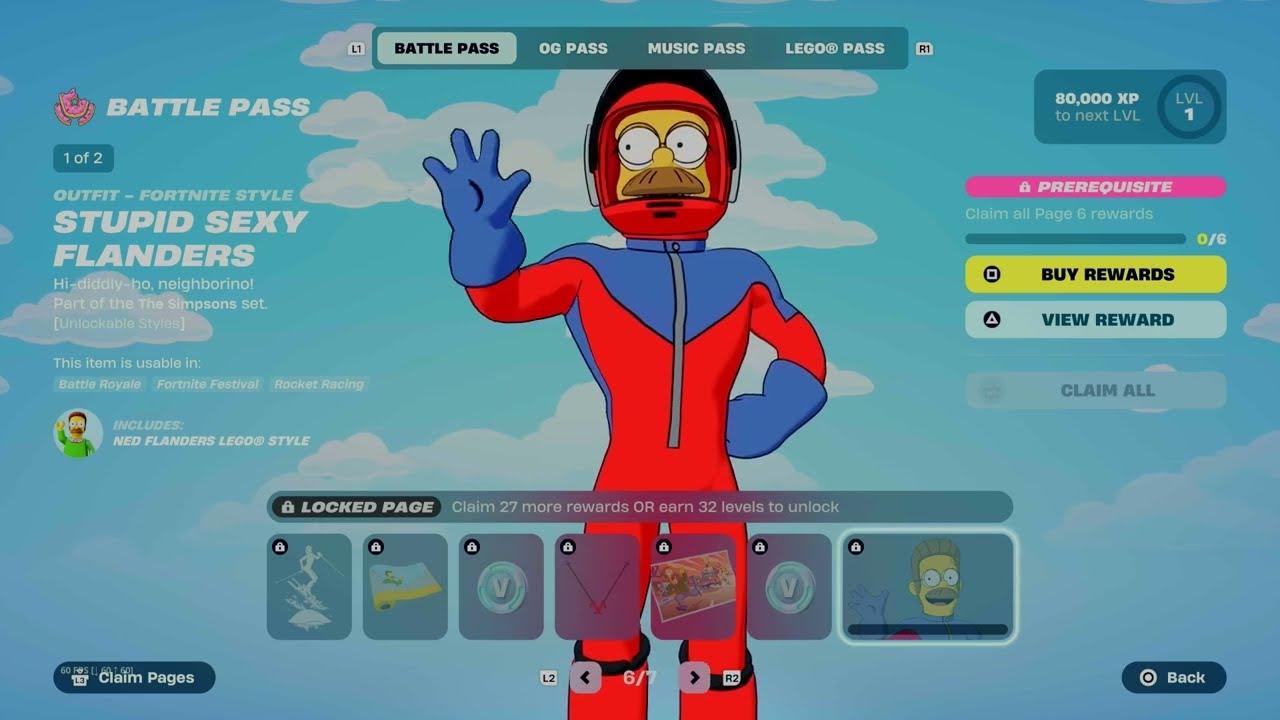
Task: Pick the red ski poles reward tile
Action: click(x=597, y=586)
